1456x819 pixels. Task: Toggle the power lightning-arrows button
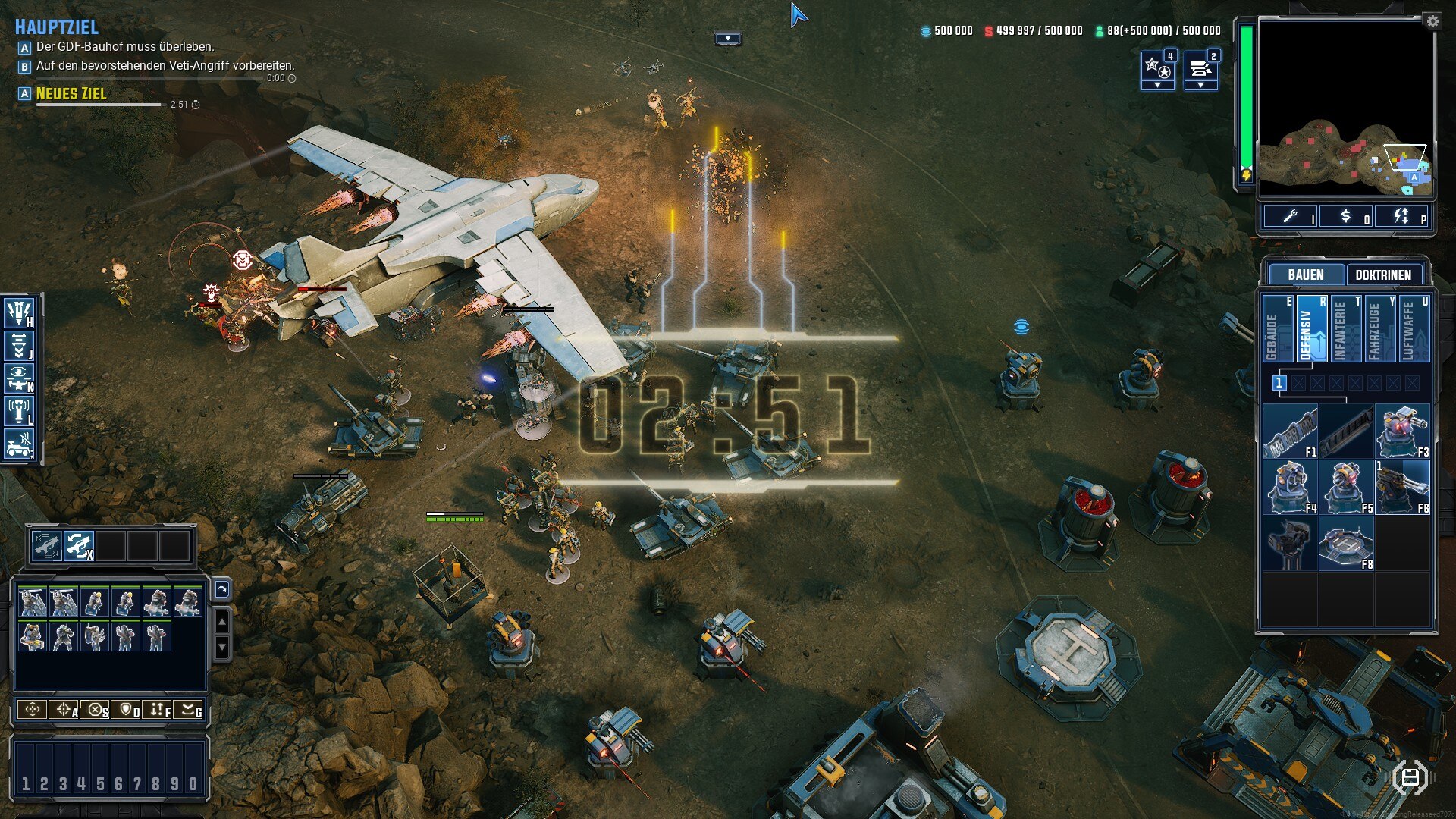pyautogui.click(x=1401, y=216)
